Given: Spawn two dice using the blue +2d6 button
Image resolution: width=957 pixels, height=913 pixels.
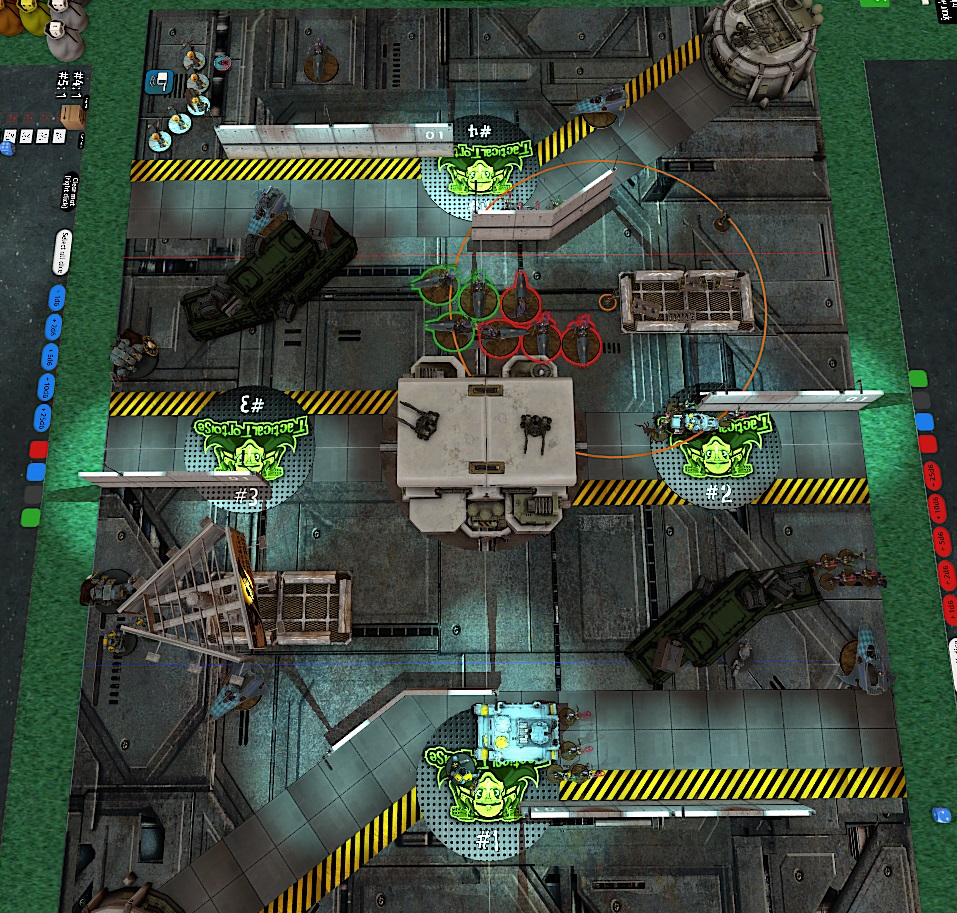Looking at the screenshot, I should pos(52,327).
